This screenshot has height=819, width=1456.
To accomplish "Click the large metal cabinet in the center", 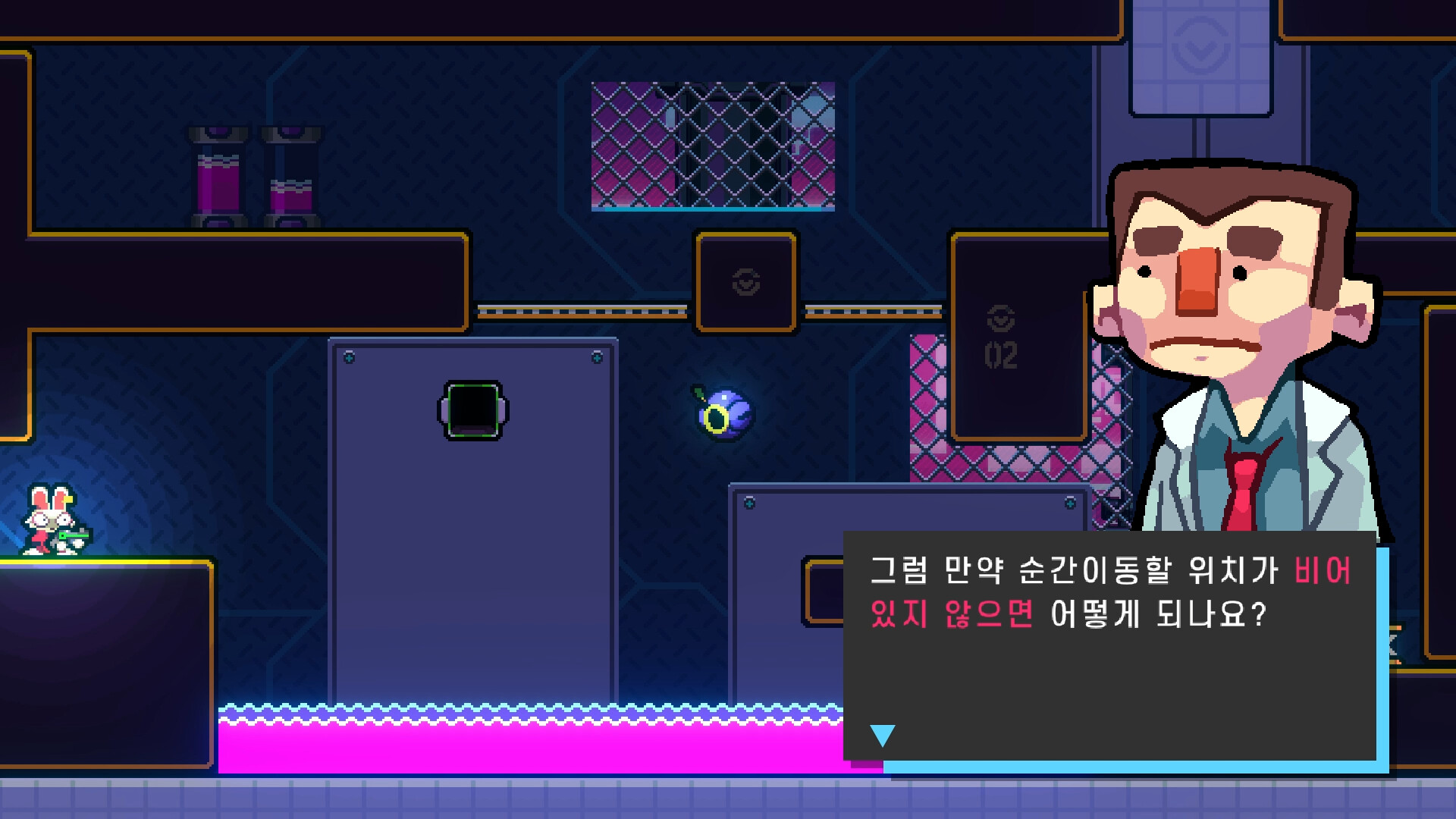I will (470, 531).
